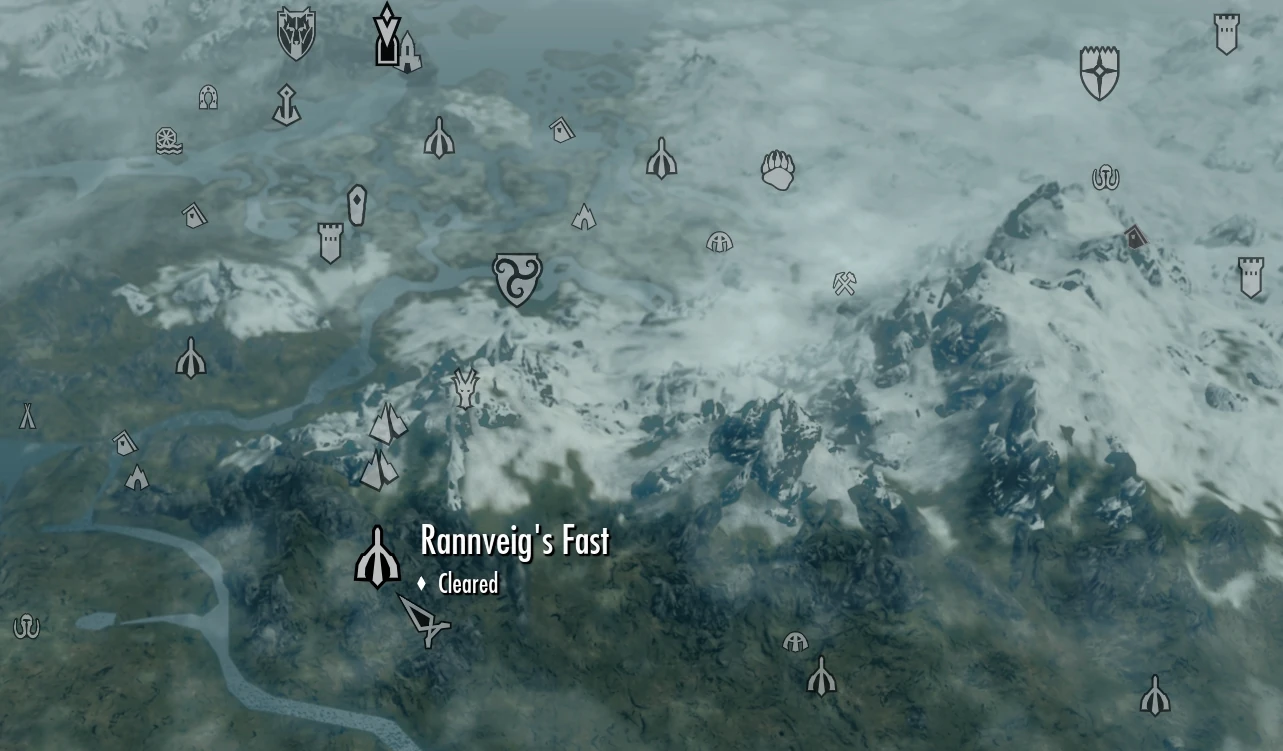Click the Cleared status text
This screenshot has height=751, width=1283.
tap(468, 584)
